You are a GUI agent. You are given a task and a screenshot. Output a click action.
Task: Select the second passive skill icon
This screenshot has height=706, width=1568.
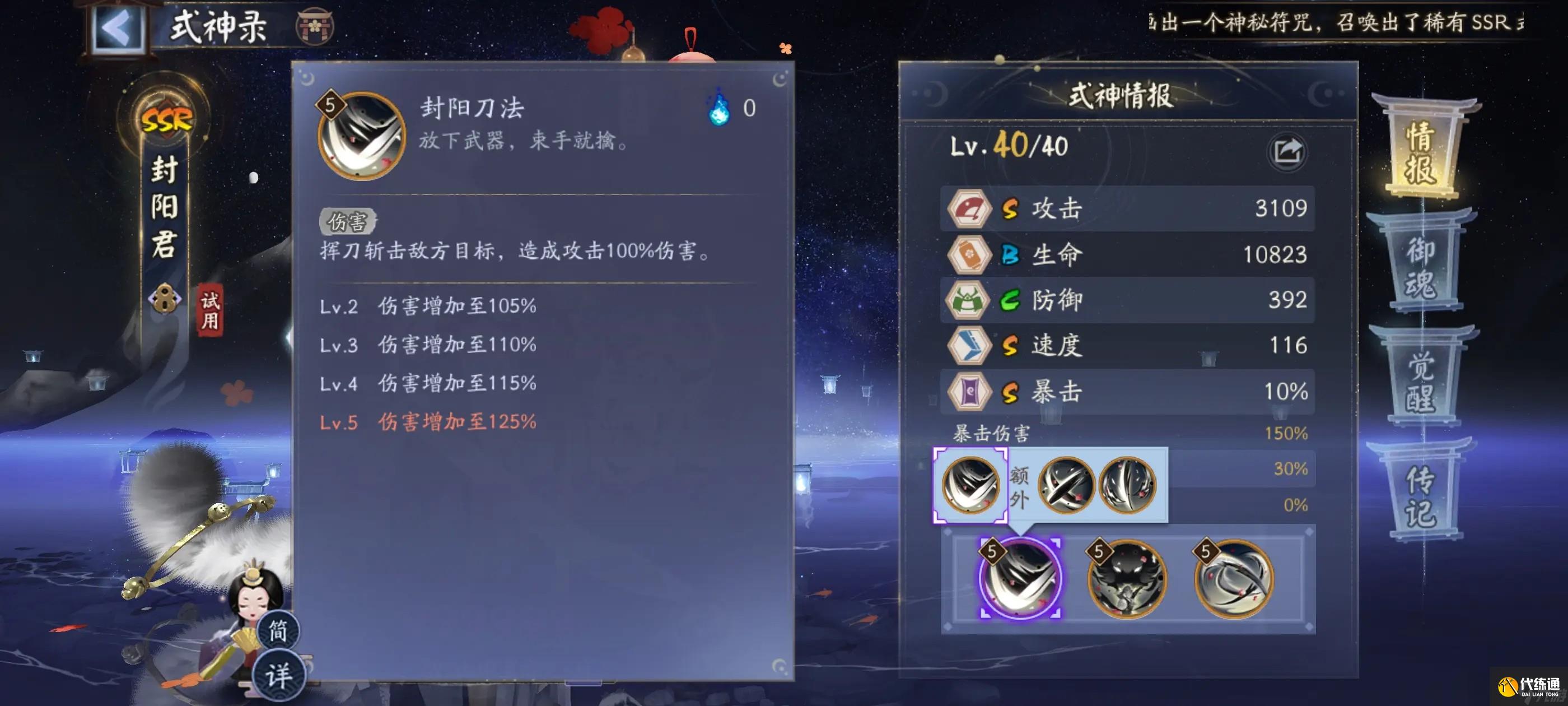(1128, 579)
